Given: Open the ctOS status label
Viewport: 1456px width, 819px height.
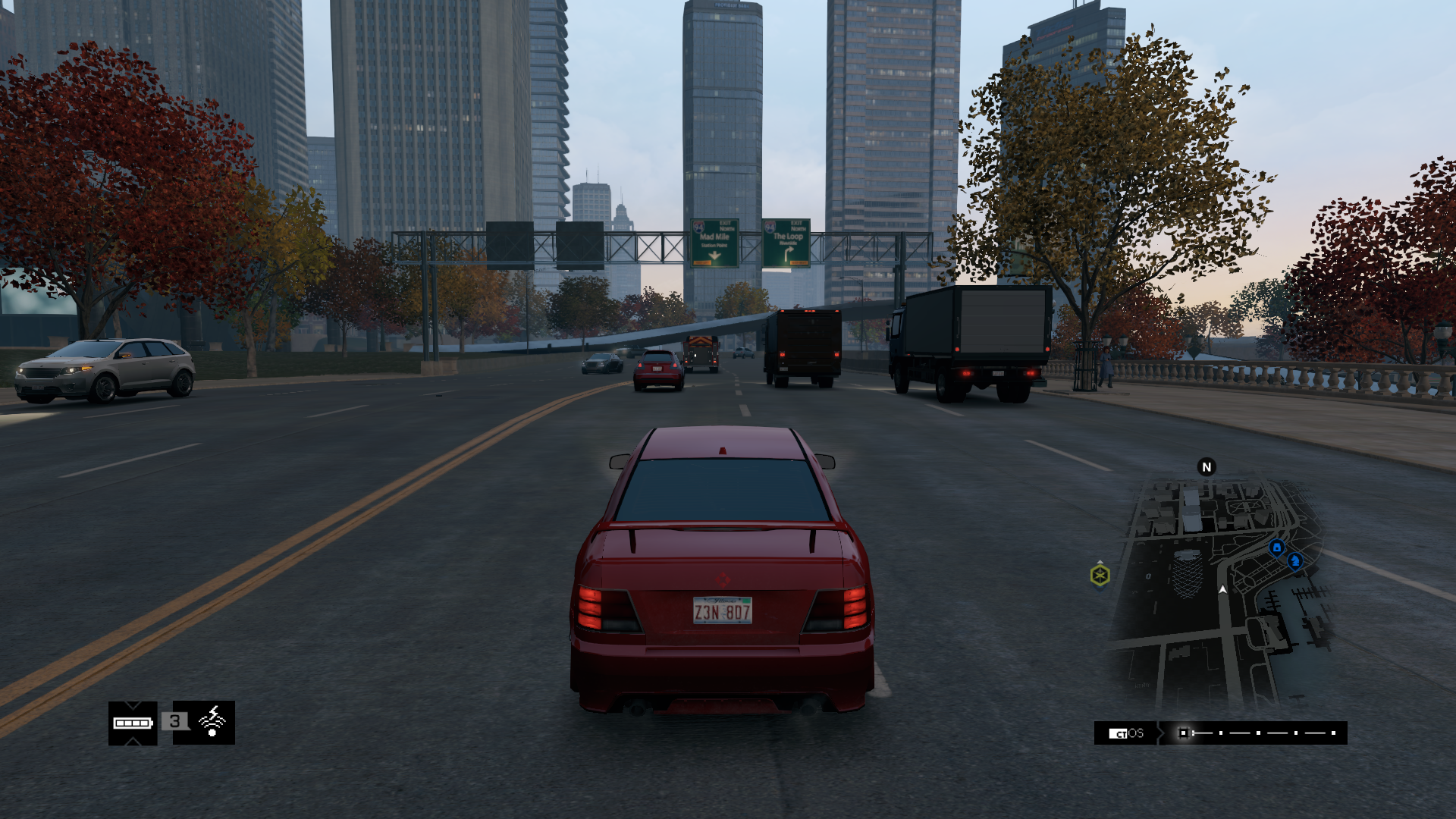Looking at the screenshot, I should point(1126,733).
